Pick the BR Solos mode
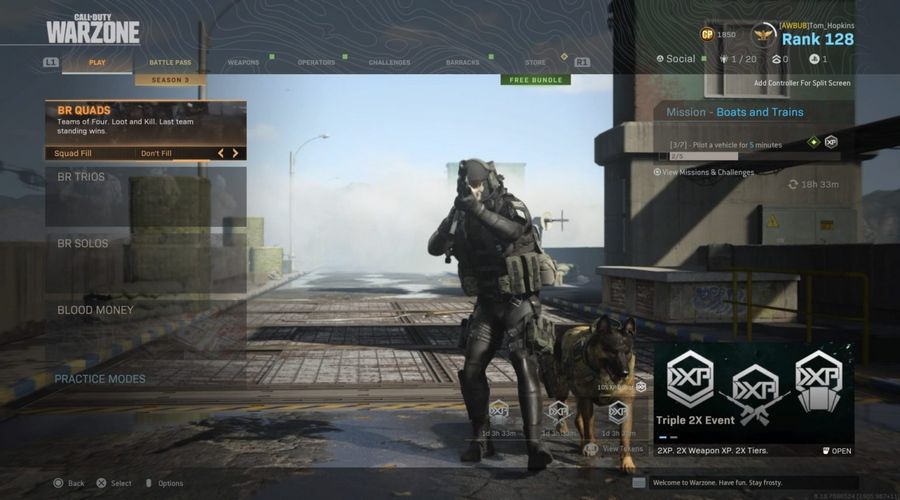 145,244
